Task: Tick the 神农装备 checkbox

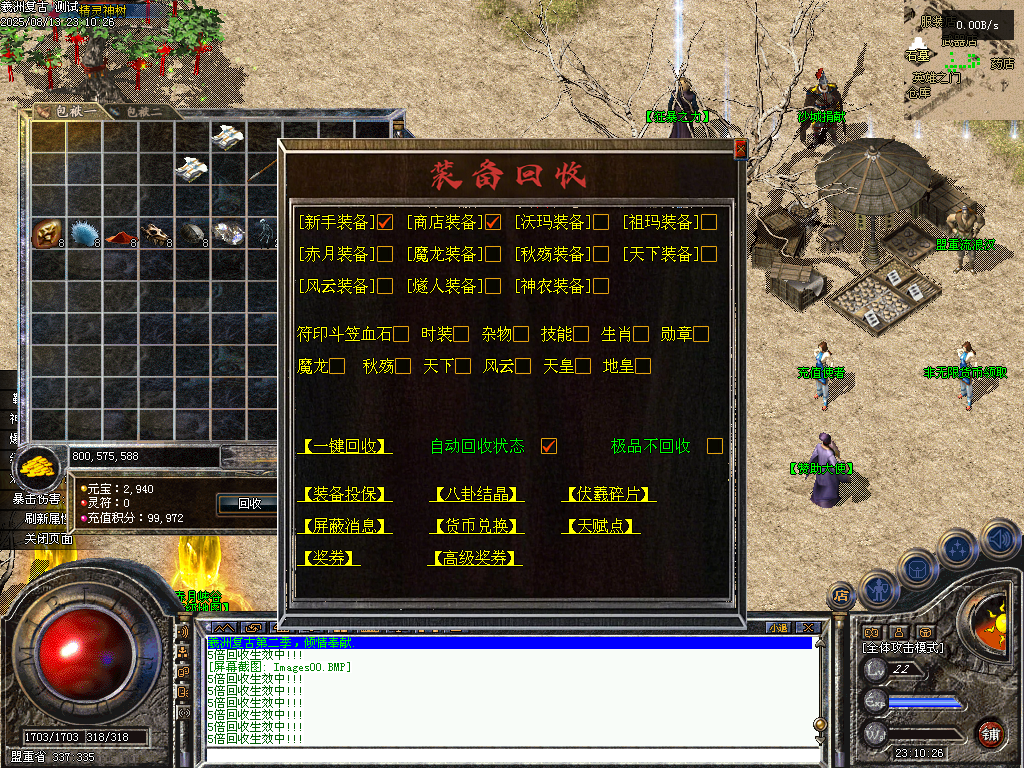Action: (x=601, y=286)
